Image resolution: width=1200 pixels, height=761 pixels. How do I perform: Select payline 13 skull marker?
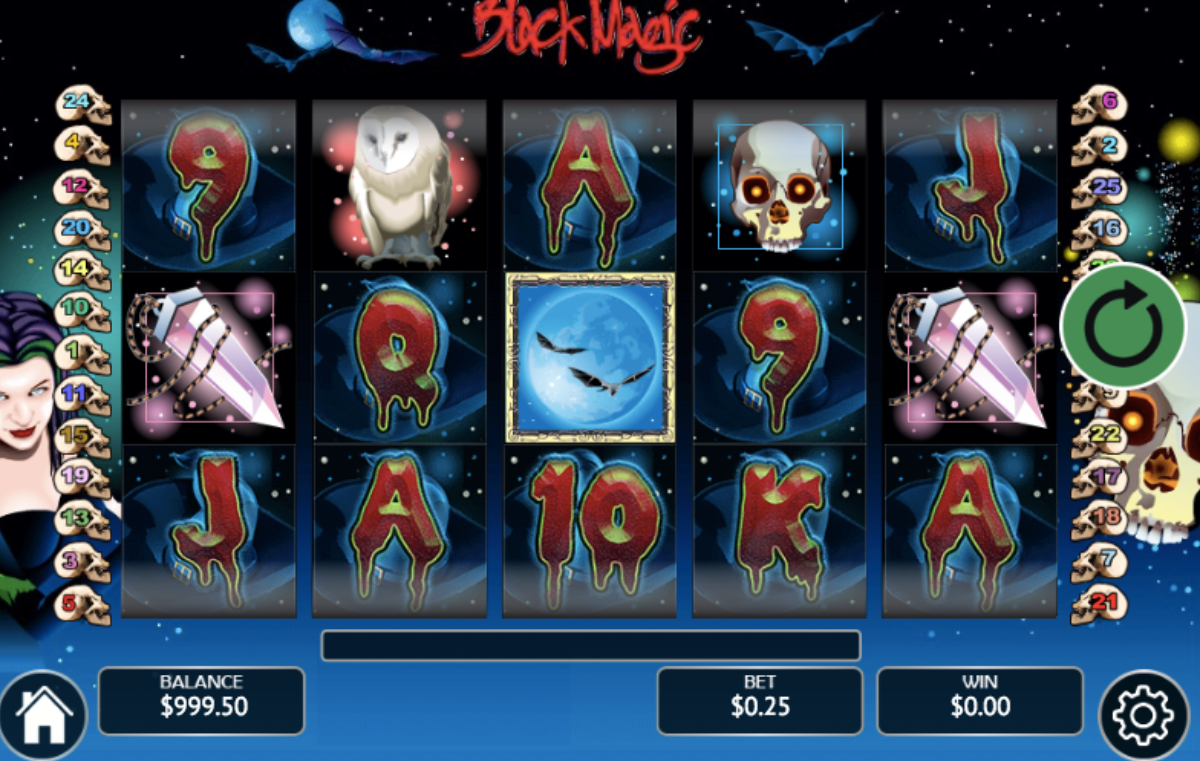(x=82, y=520)
